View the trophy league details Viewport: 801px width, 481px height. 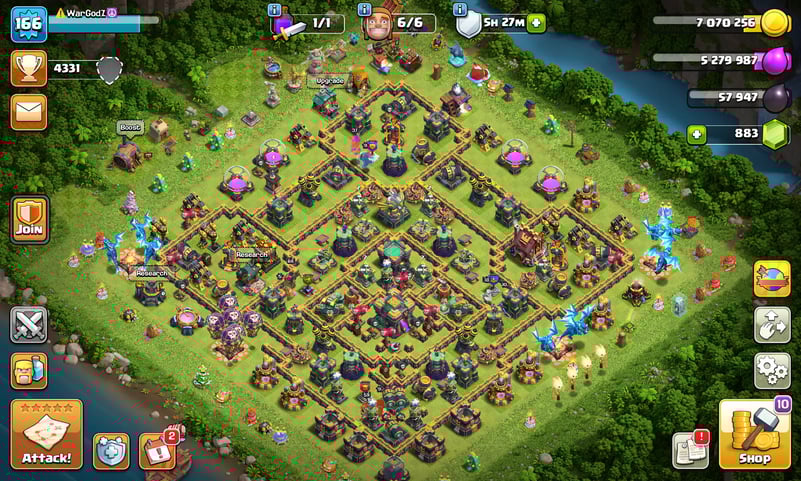pos(29,68)
